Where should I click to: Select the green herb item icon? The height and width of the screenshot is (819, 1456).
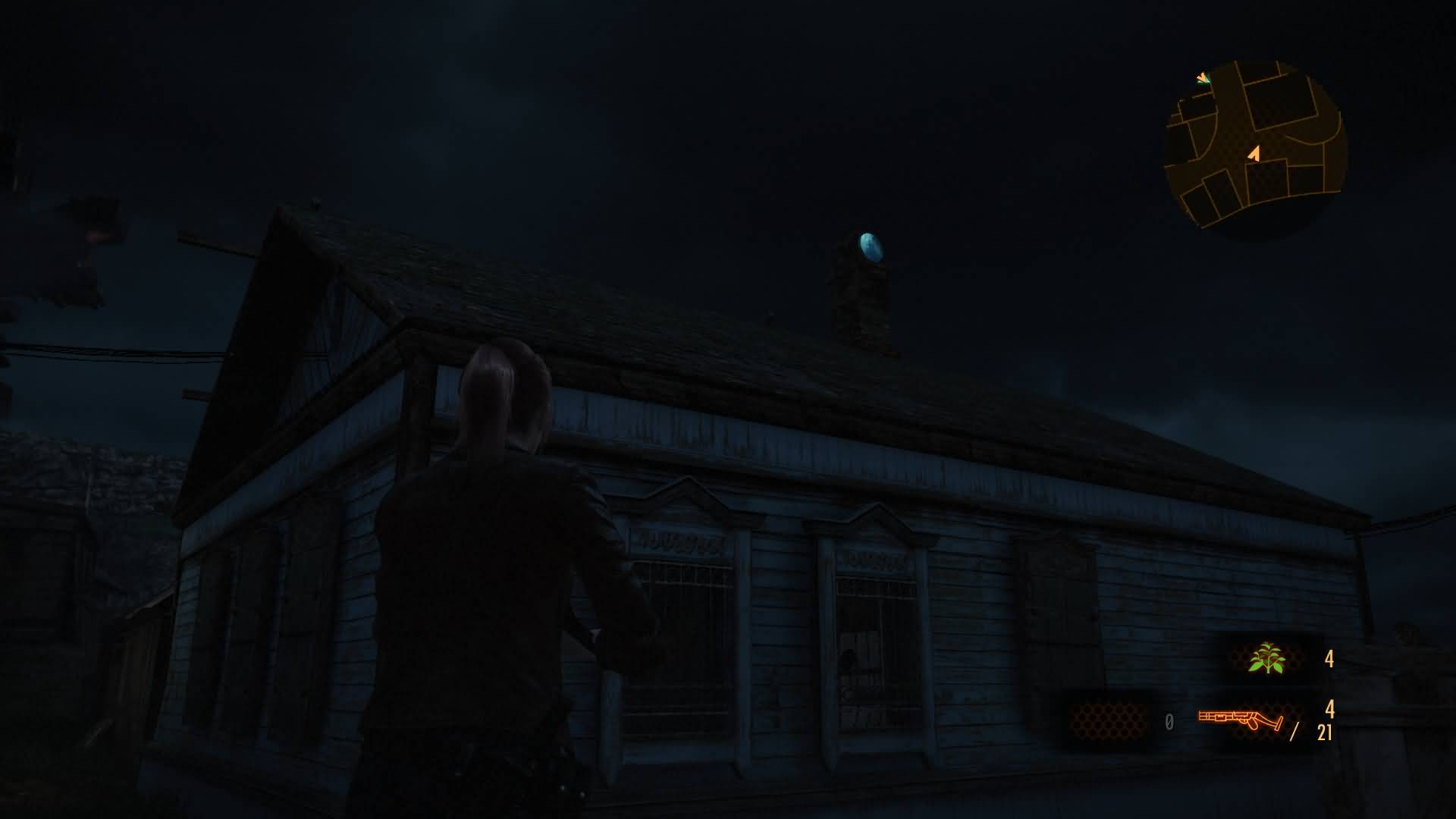point(1266,658)
